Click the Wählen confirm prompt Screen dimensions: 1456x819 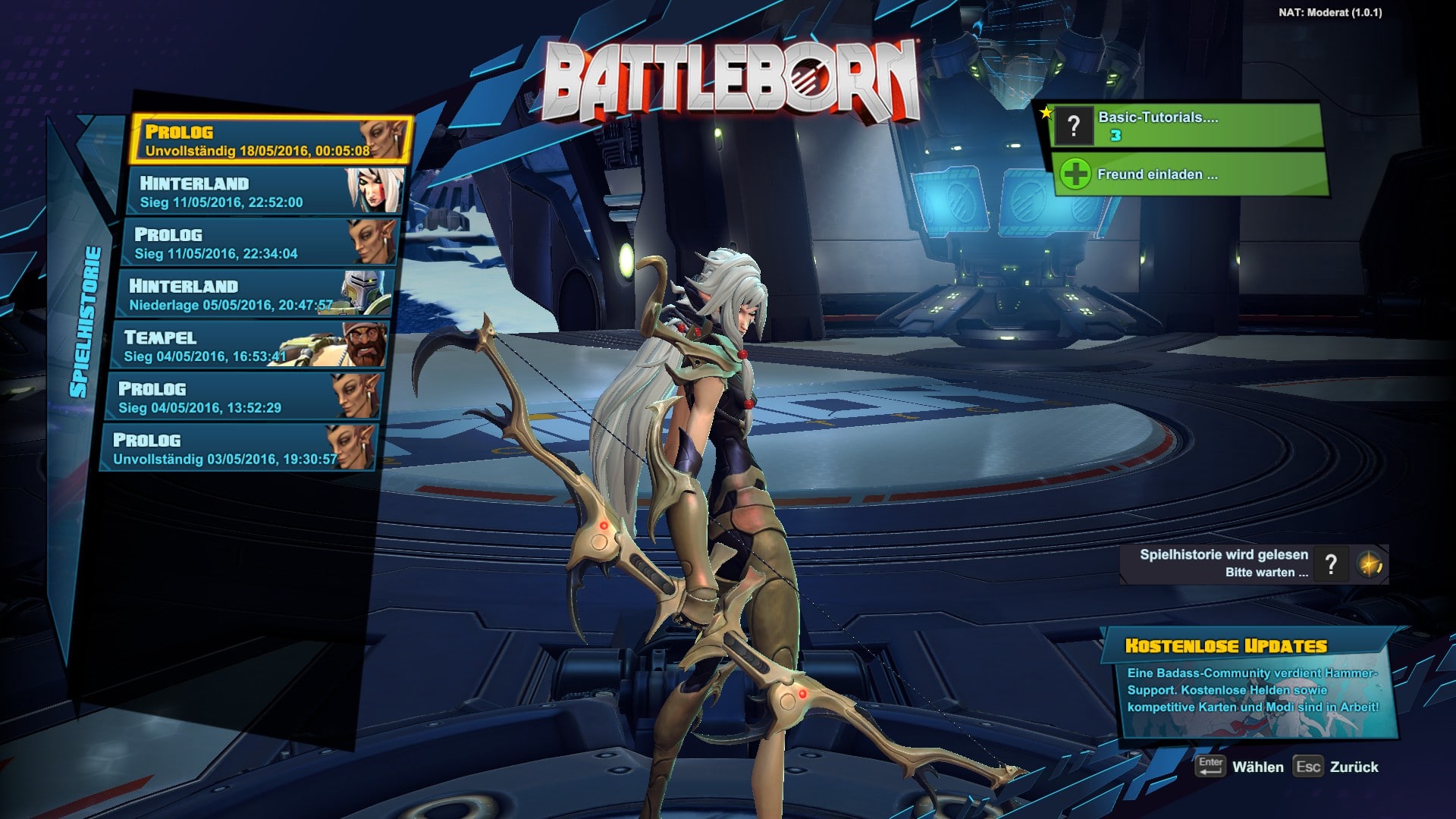[1240, 767]
